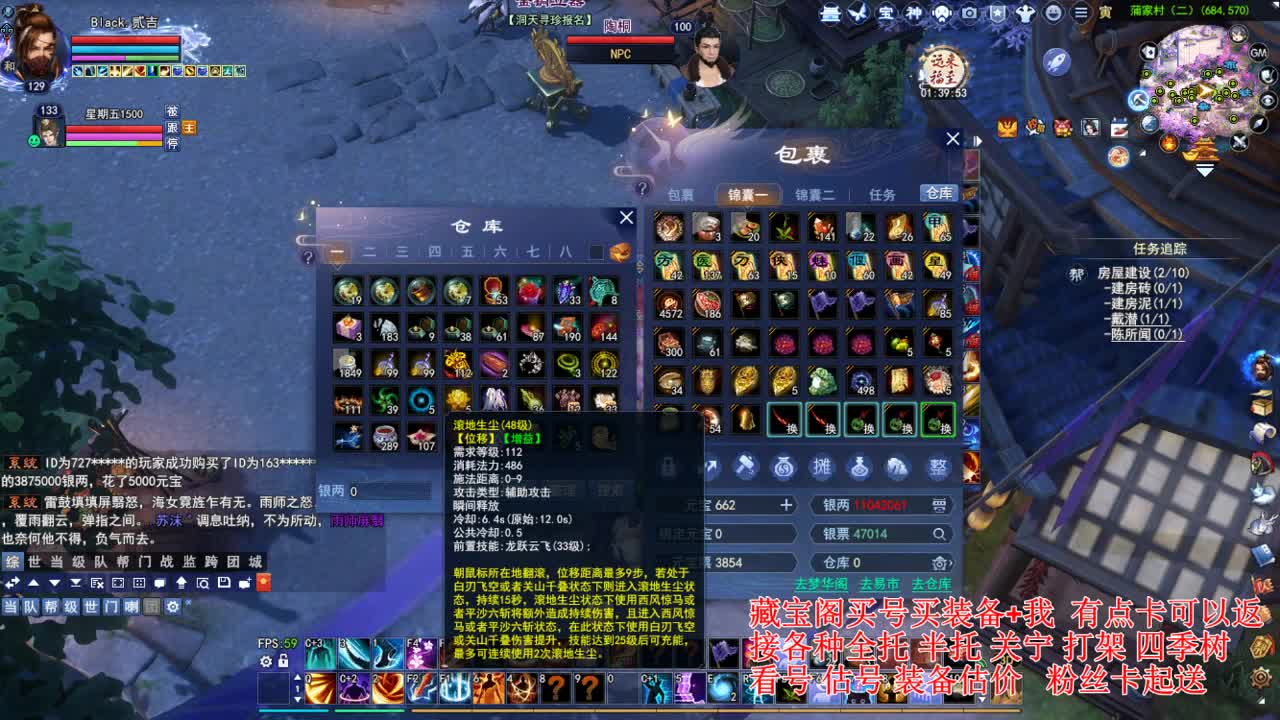Check the box beside warehouse tab 八
This screenshot has height=720, width=1280.
pyautogui.click(x=597, y=252)
